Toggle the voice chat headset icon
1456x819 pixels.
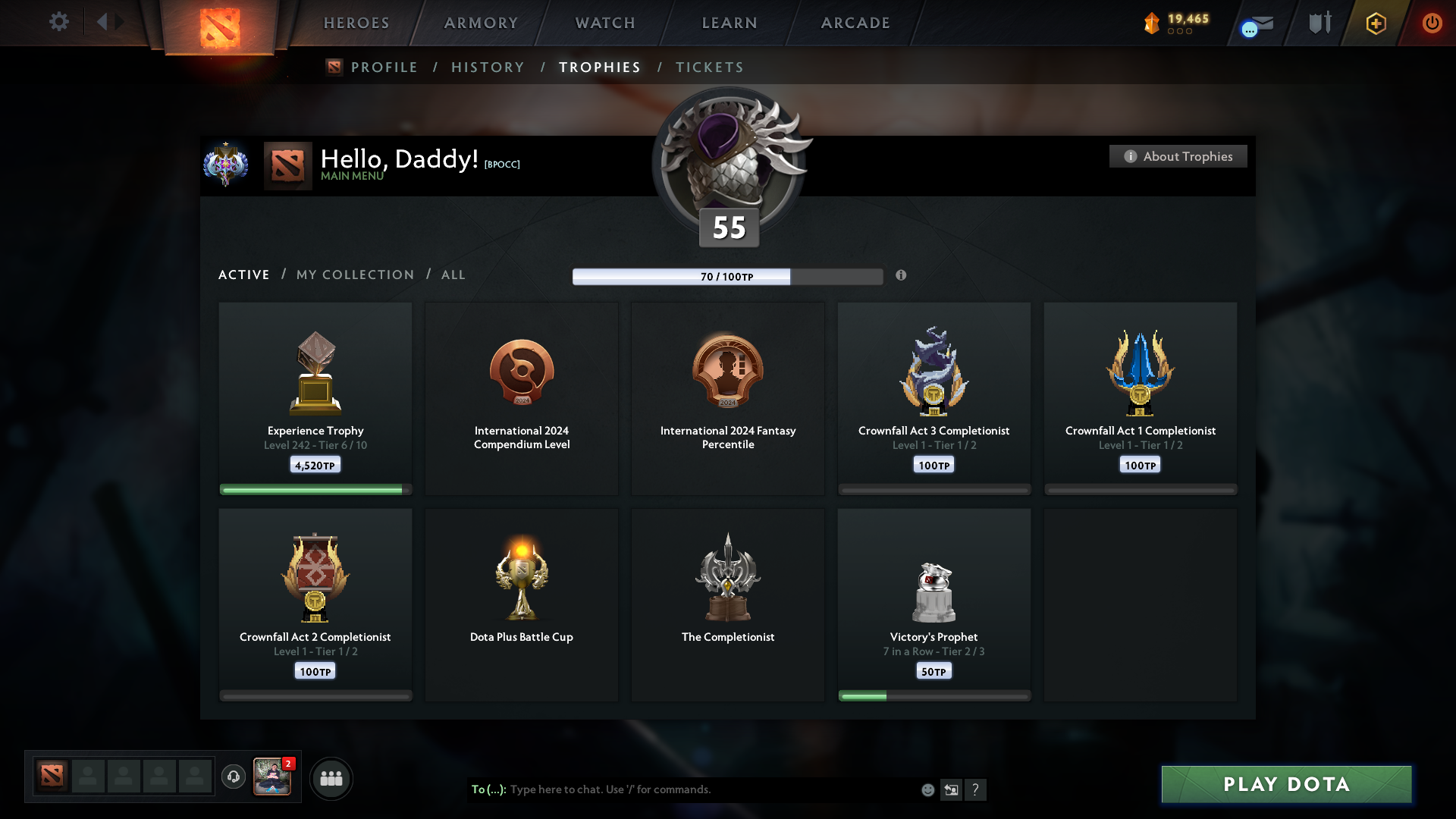[234, 778]
